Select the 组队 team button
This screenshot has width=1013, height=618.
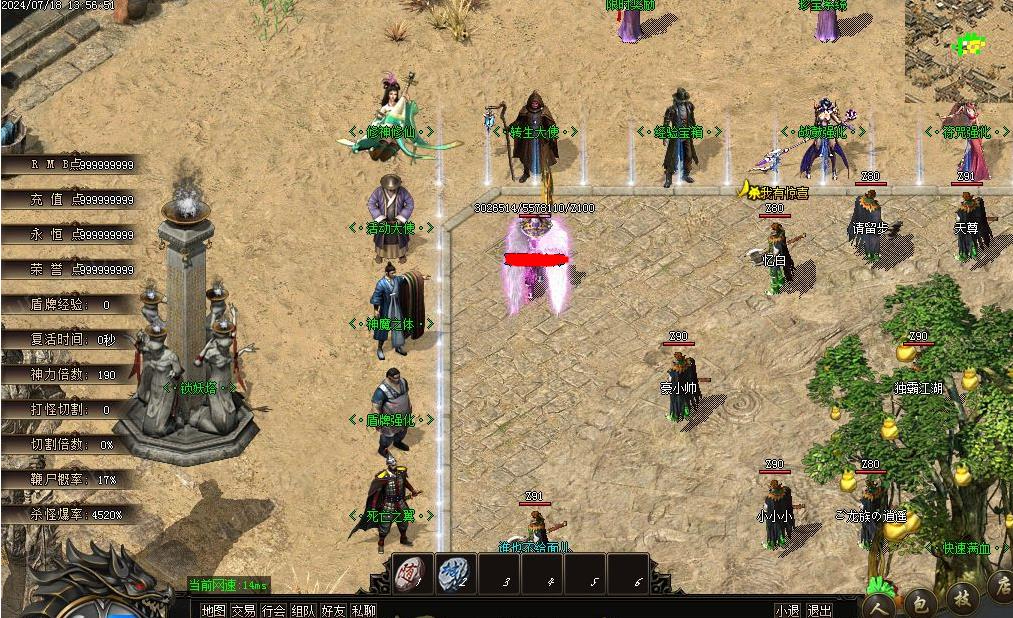(303, 610)
